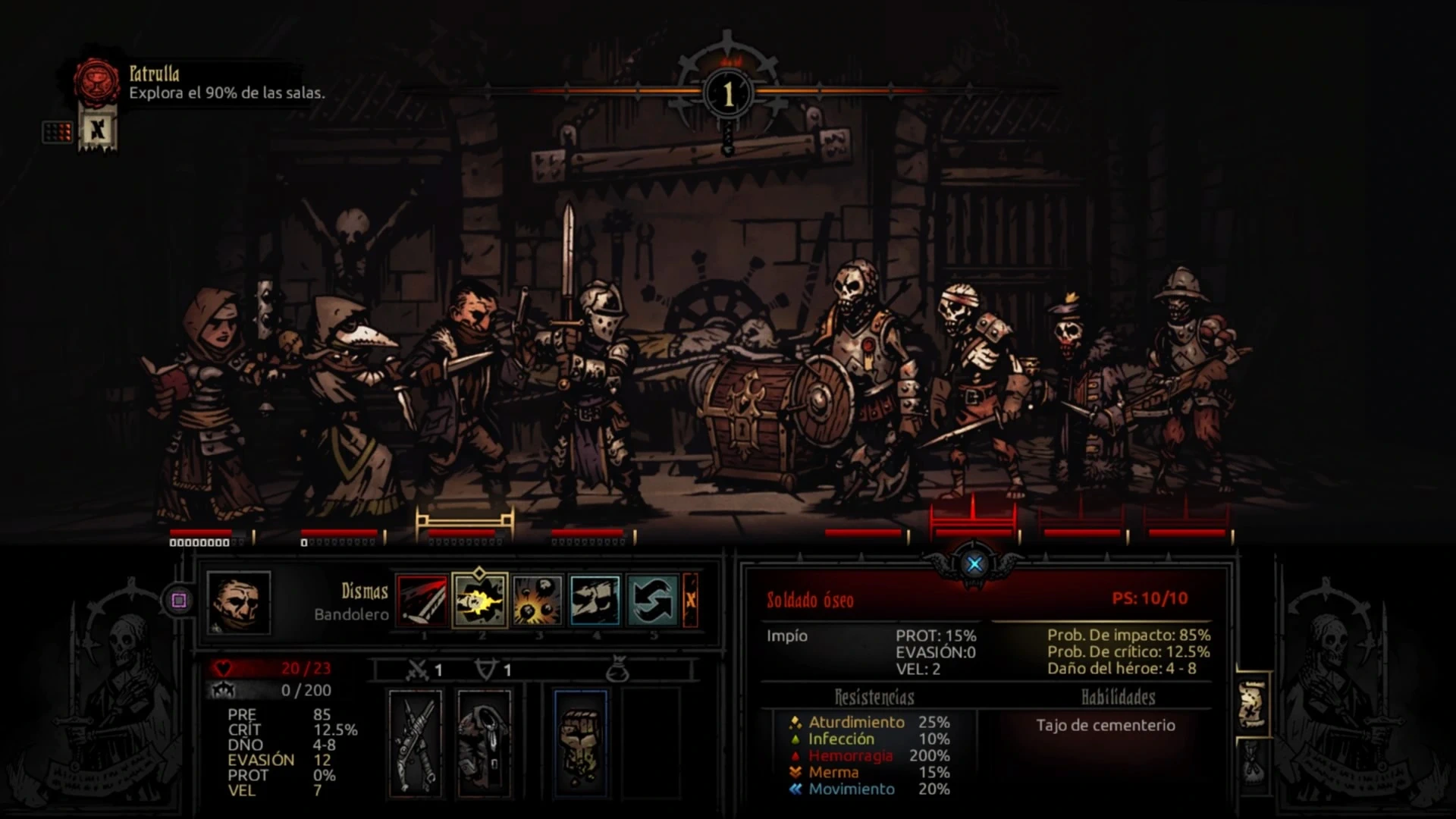Activate the grapeshot blast skill
This screenshot has height=819, width=1456.
tap(538, 601)
